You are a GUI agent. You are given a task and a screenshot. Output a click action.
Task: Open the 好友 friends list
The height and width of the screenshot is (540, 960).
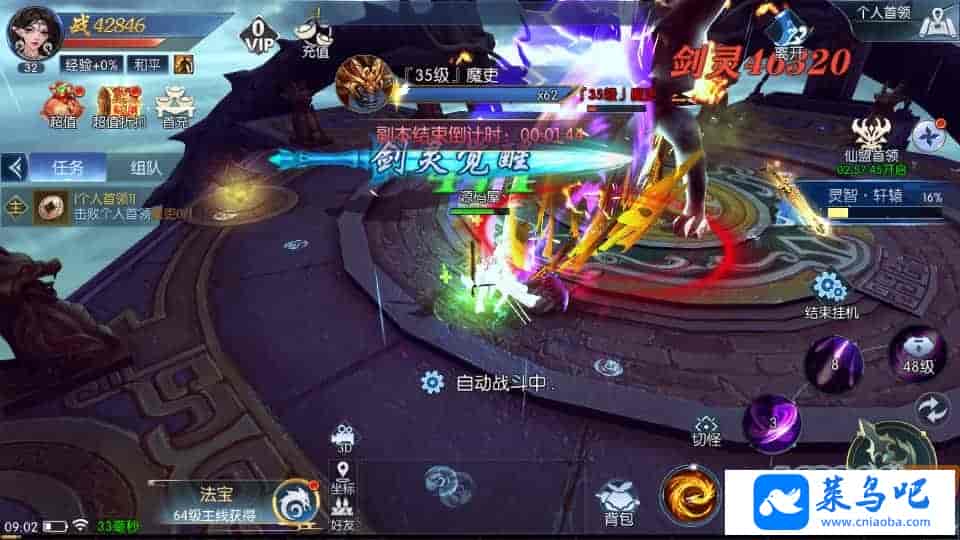(x=343, y=513)
